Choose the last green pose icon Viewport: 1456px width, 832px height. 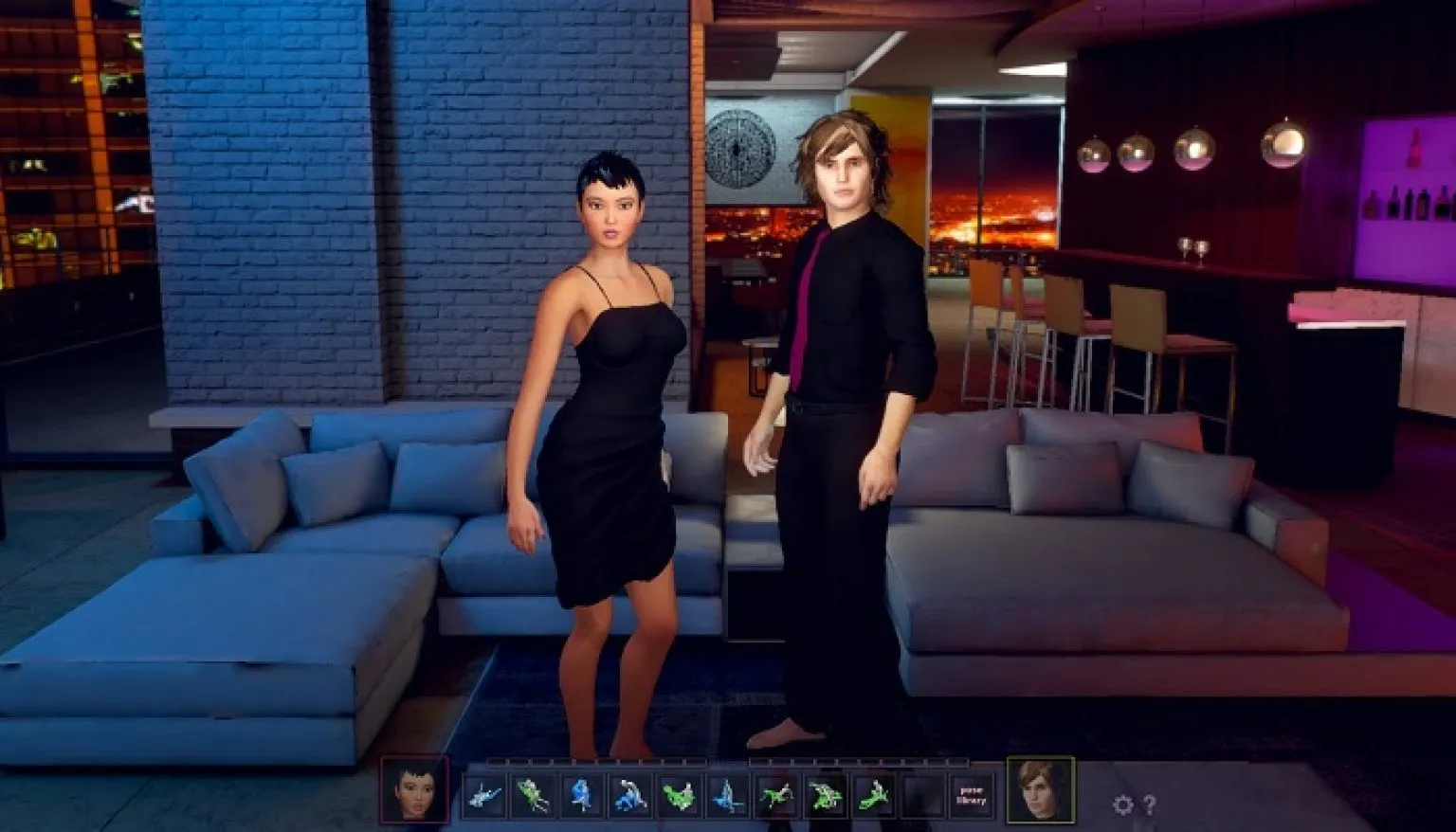[x=875, y=796]
